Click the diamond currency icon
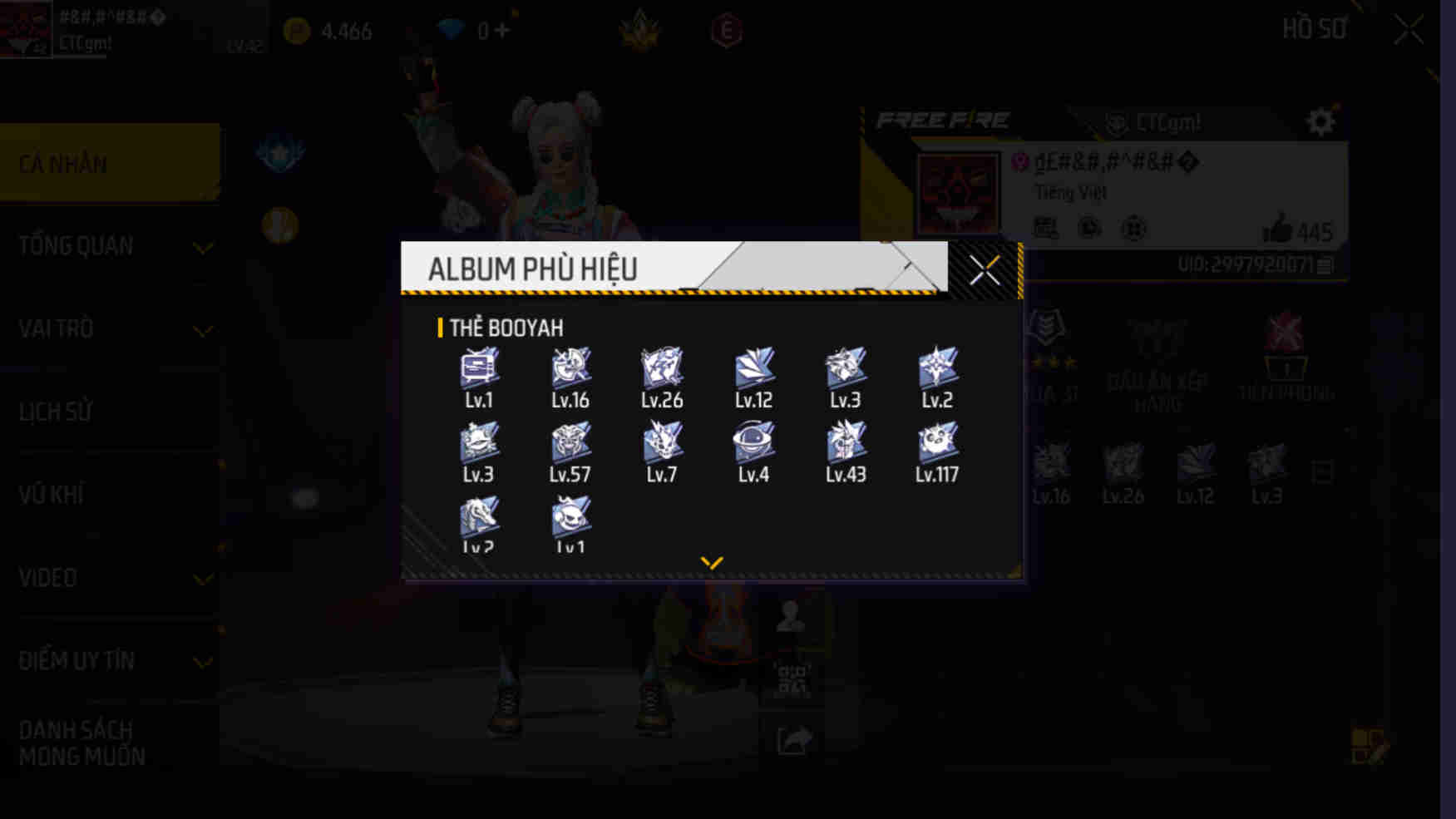The image size is (1456, 819). pos(450,27)
